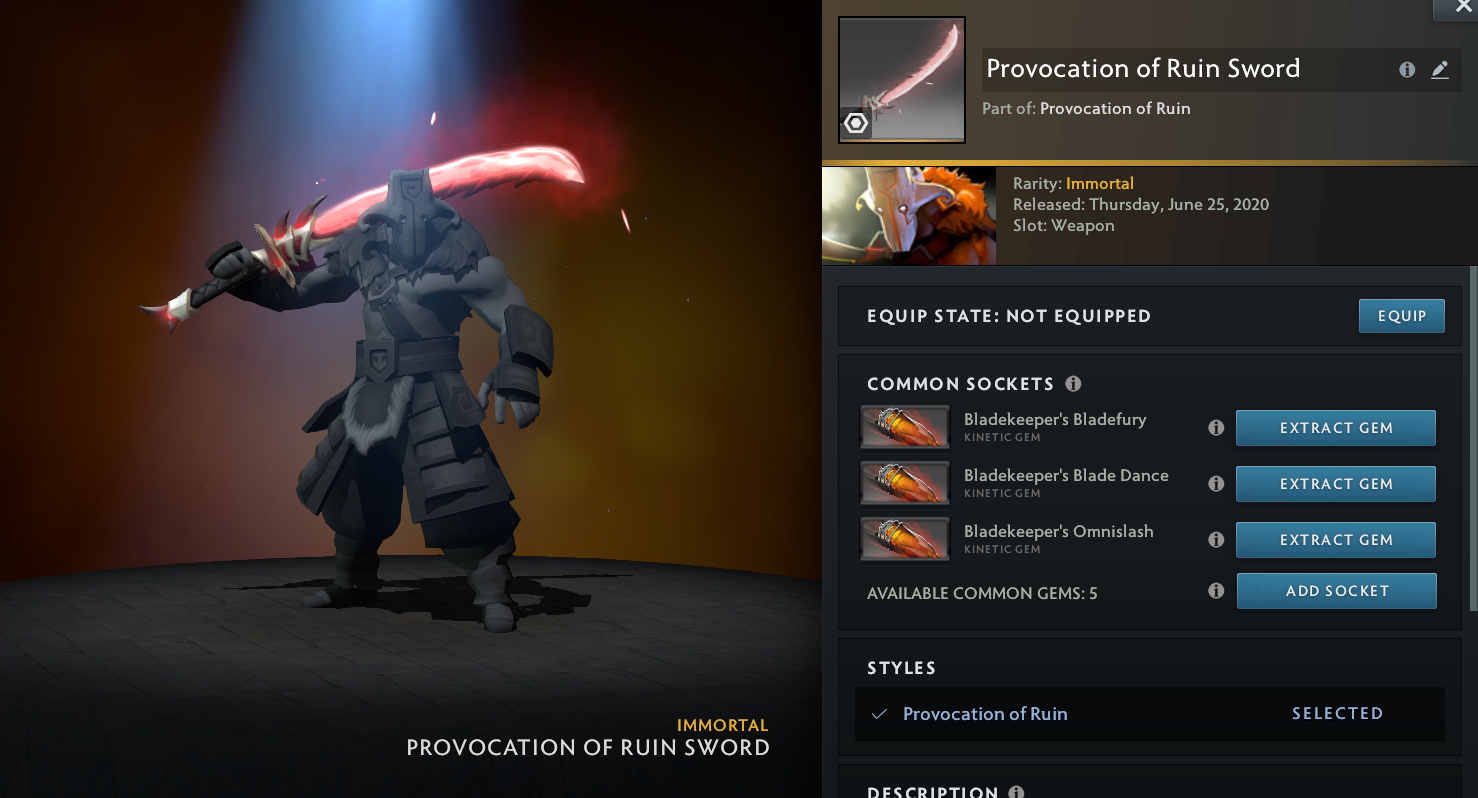Extract the Bladekeeper's Bladefury gem
The image size is (1478, 798).
(x=1335, y=428)
